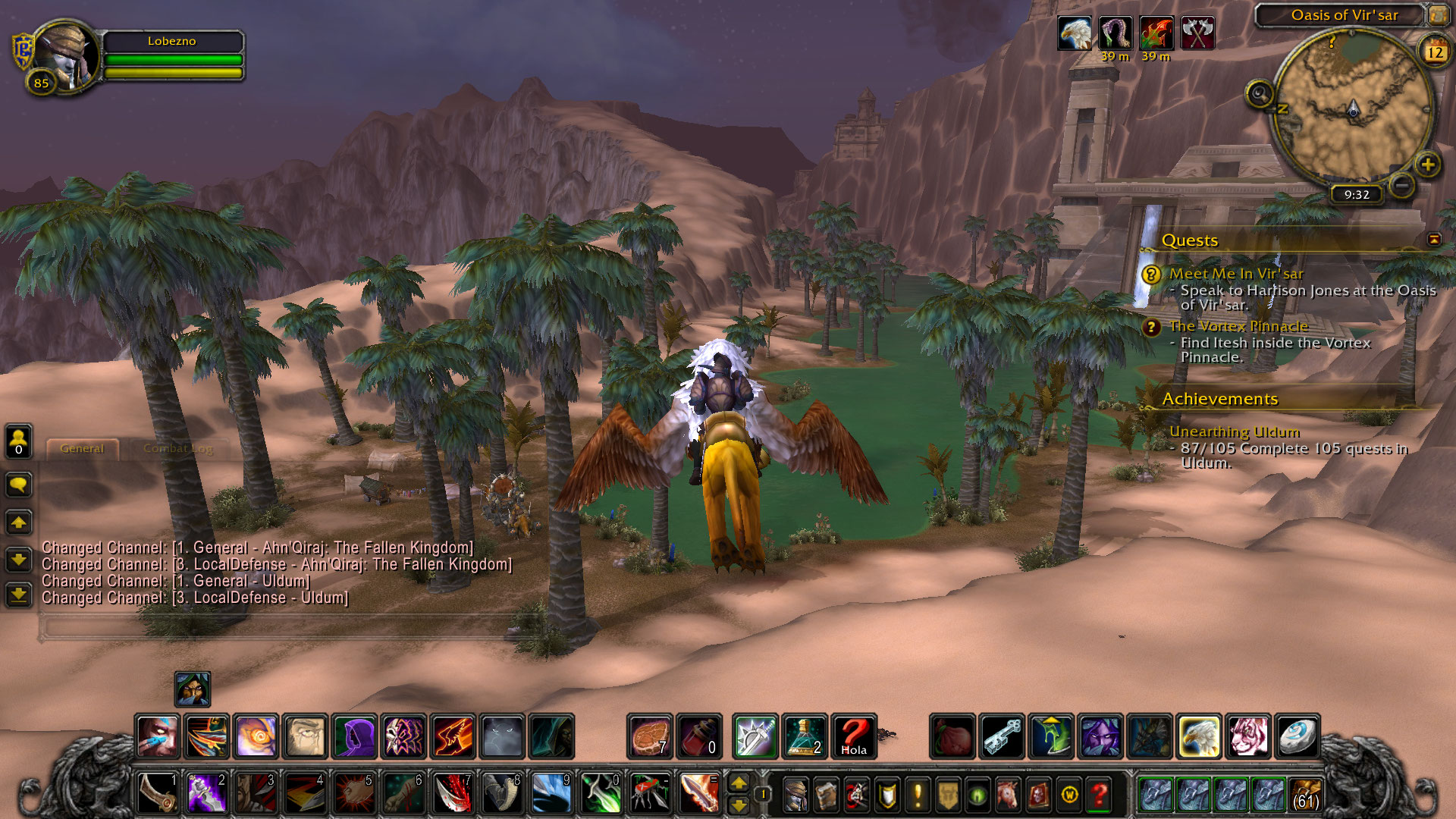1456x819 pixels.
Task: Open the chat menu speech bubble button
Action: [x=19, y=485]
